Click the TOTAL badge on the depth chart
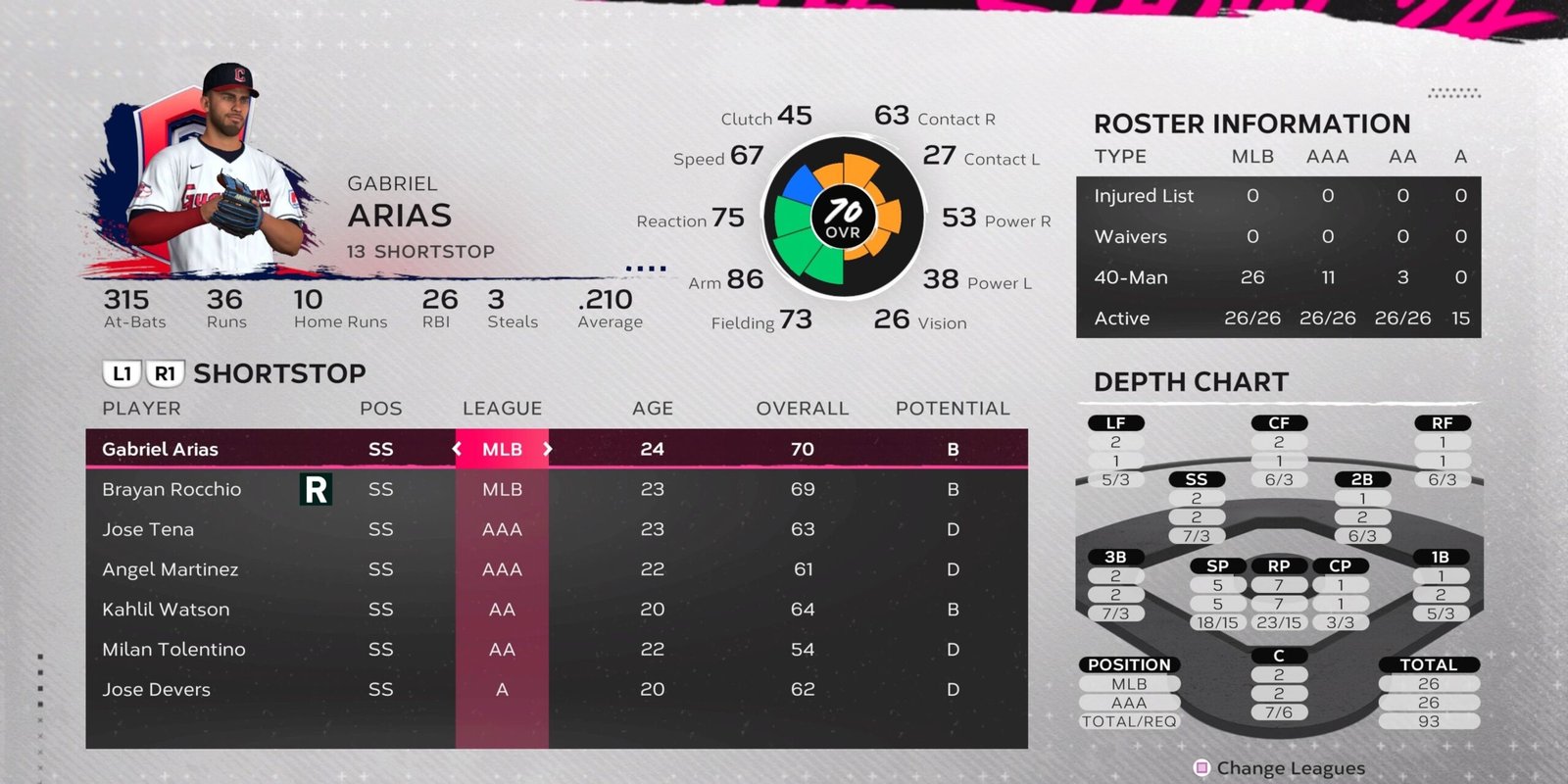The image size is (1568, 784). click(1429, 664)
